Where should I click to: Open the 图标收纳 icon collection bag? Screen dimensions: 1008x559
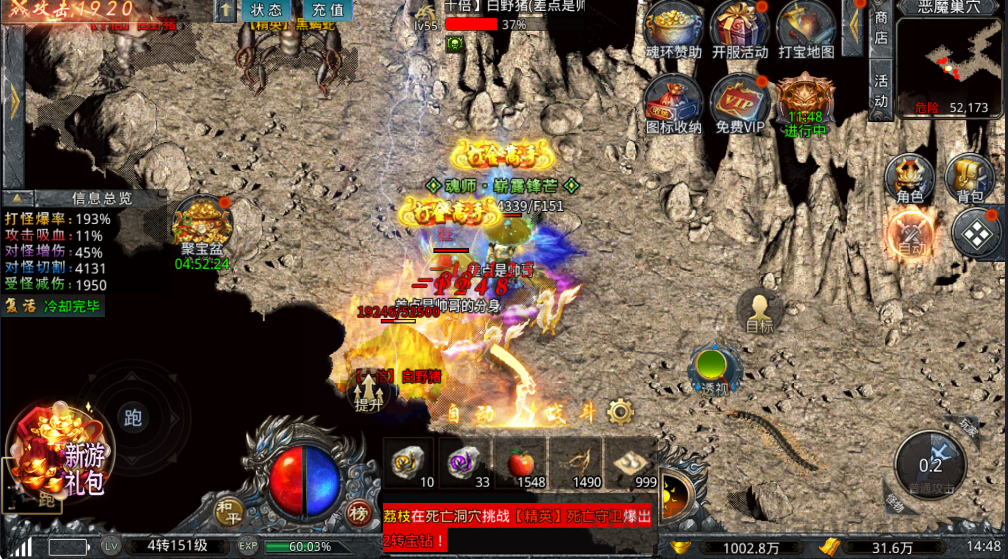point(672,102)
